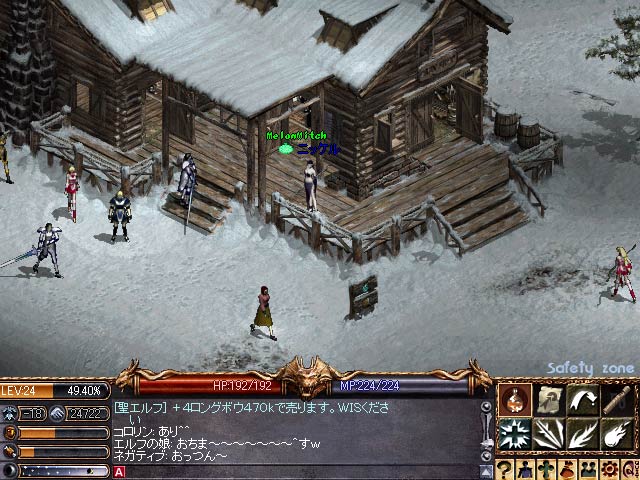
Task: Activate the curved arrow skill icon
Action: click(583, 400)
